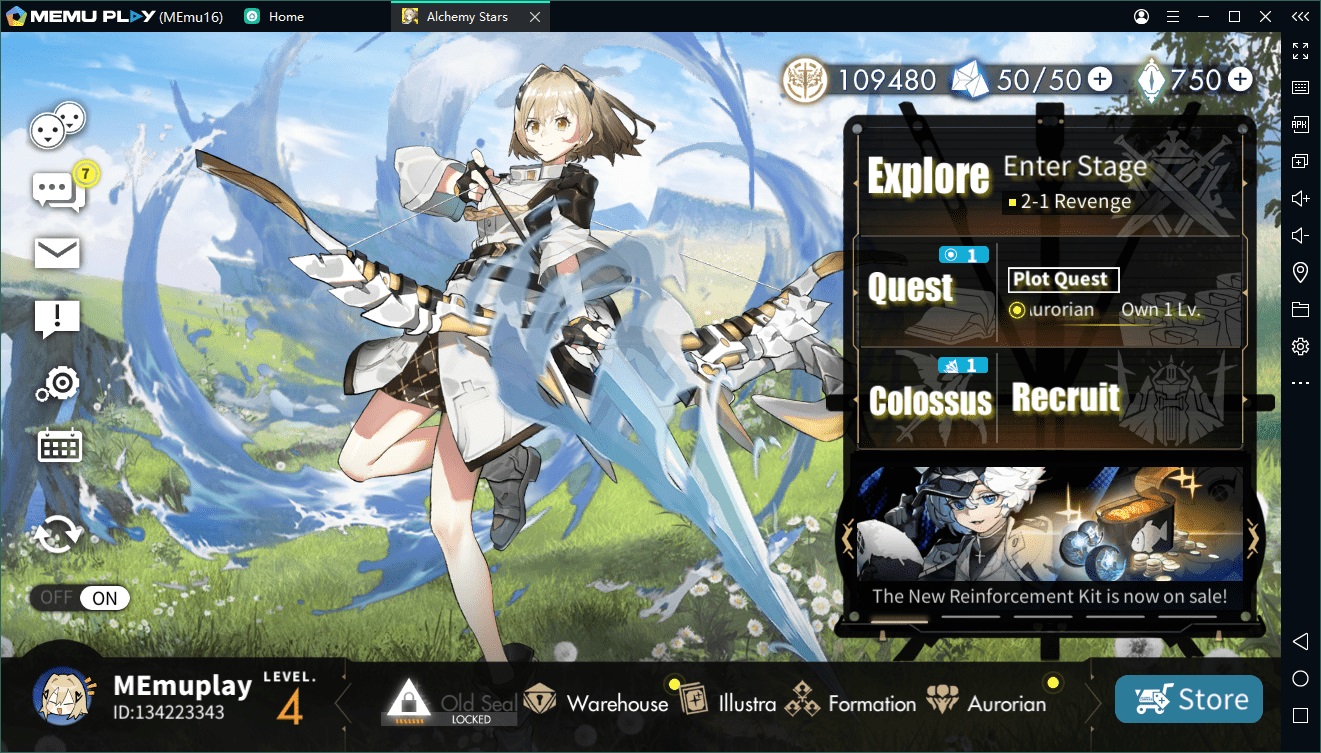Open the friends faces icon

pyautogui.click(x=57, y=127)
